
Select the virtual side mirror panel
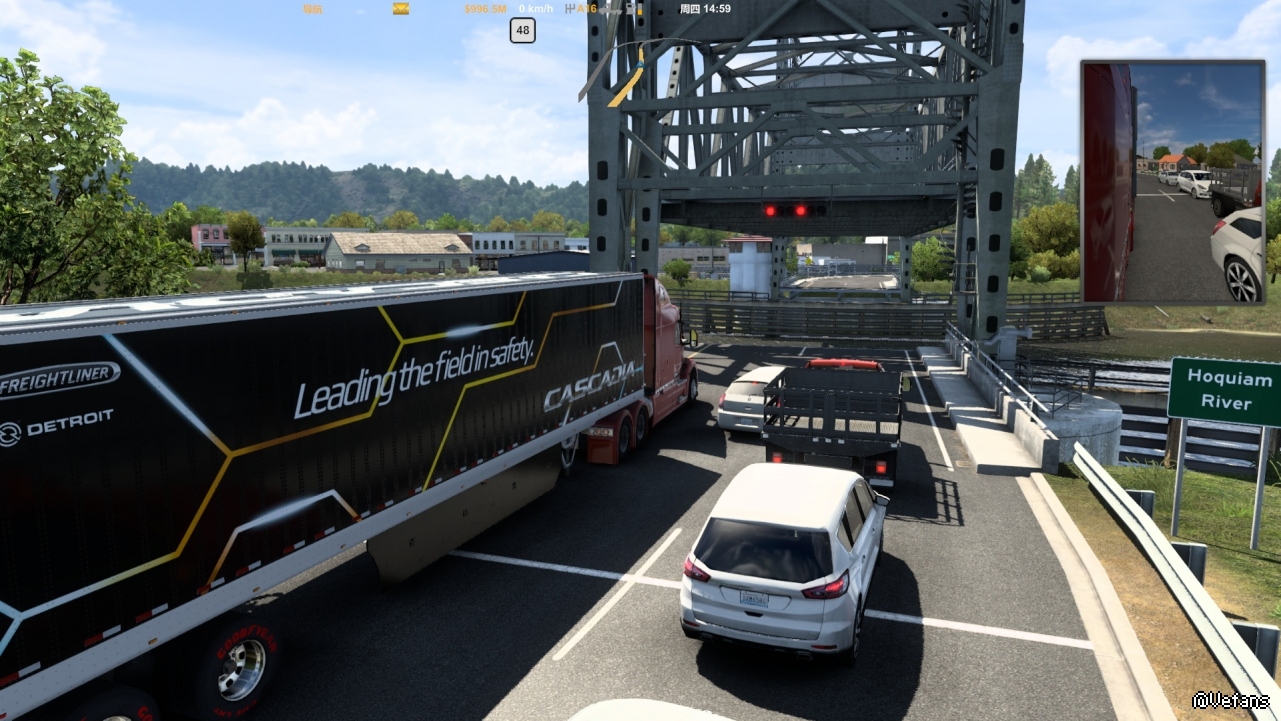tap(1172, 181)
